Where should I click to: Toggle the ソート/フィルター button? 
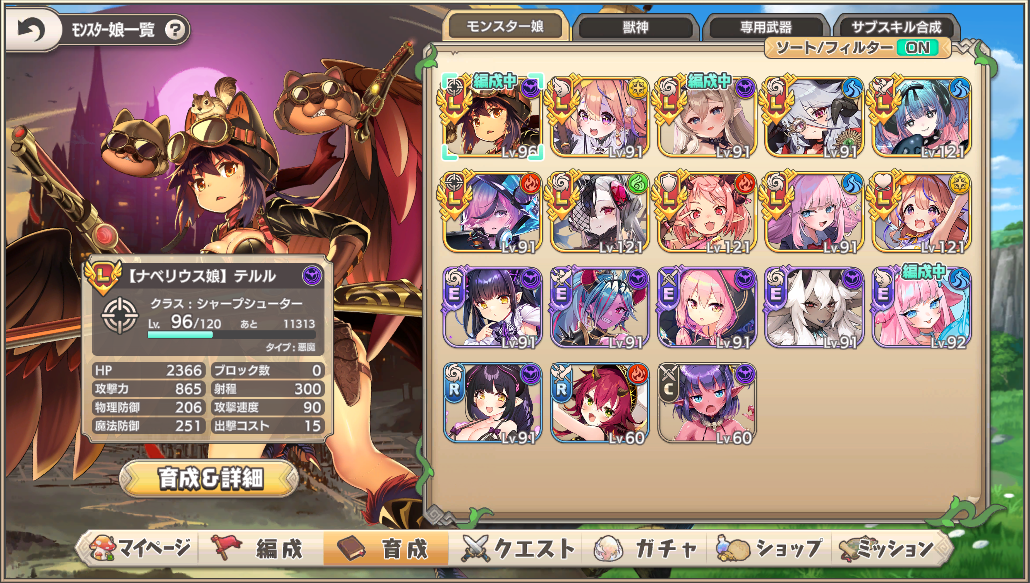[x=858, y=47]
